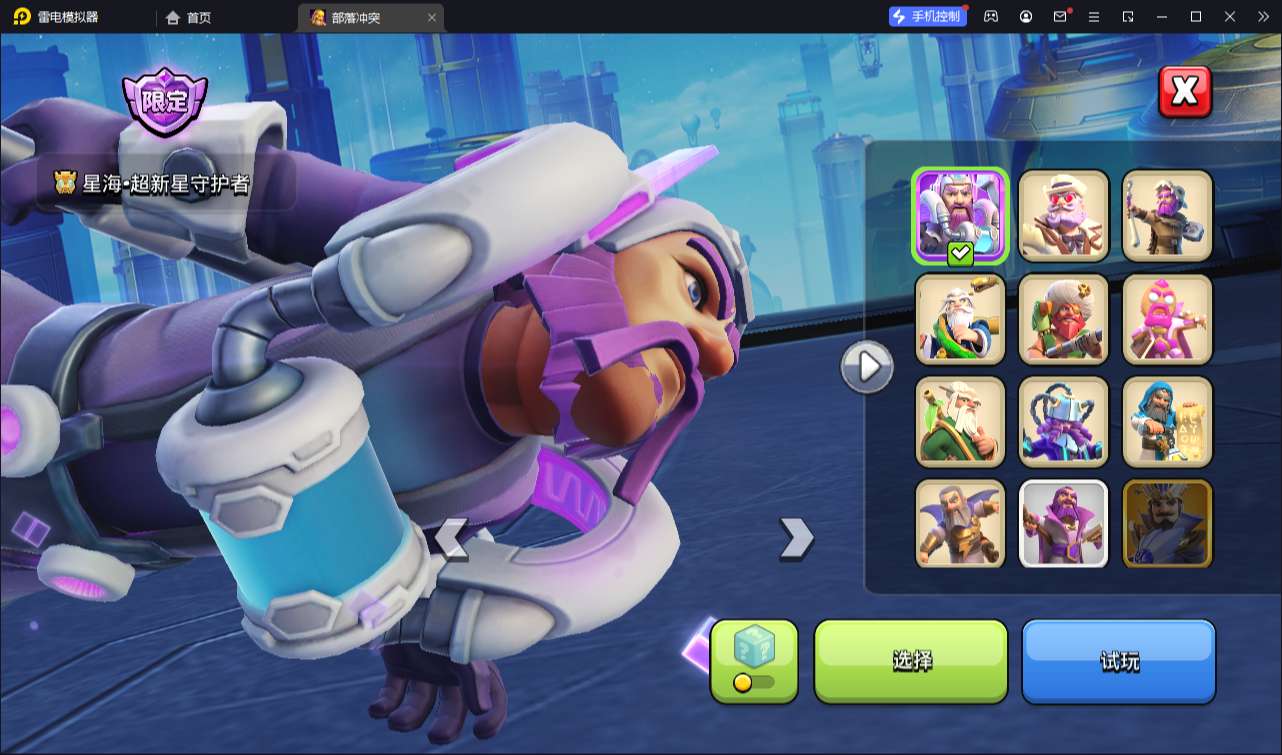The image size is (1282, 755).
Task: Select the purple tentacle-beard robot warden skin
Action: [1064, 422]
